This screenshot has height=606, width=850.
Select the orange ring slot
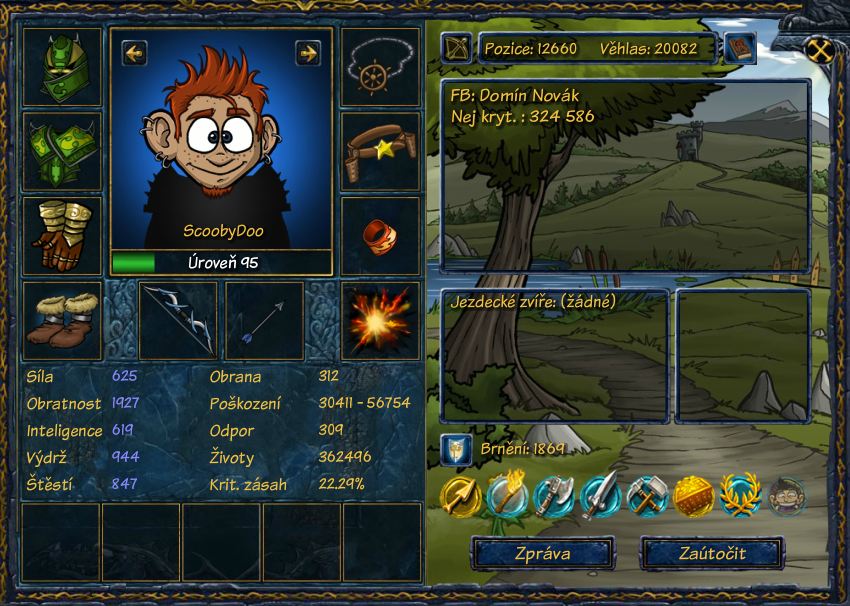(x=380, y=235)
